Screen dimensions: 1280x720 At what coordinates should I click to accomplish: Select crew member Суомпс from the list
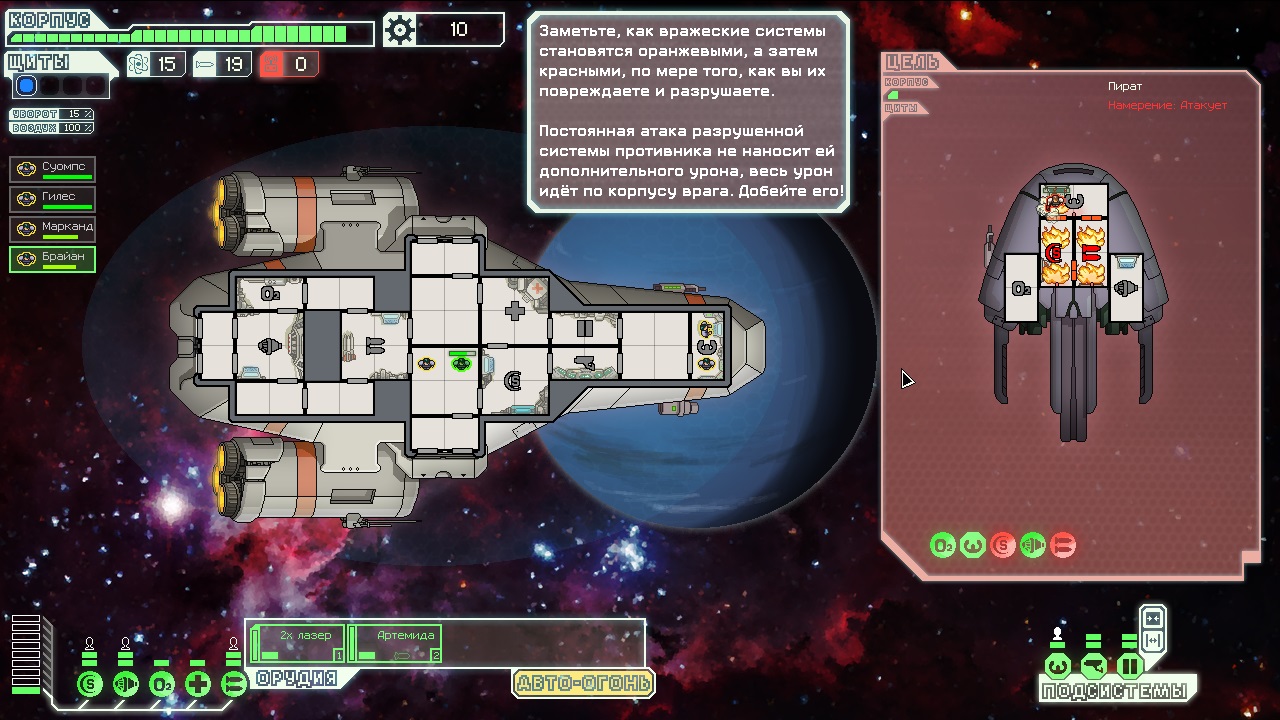tap(53, 169)
